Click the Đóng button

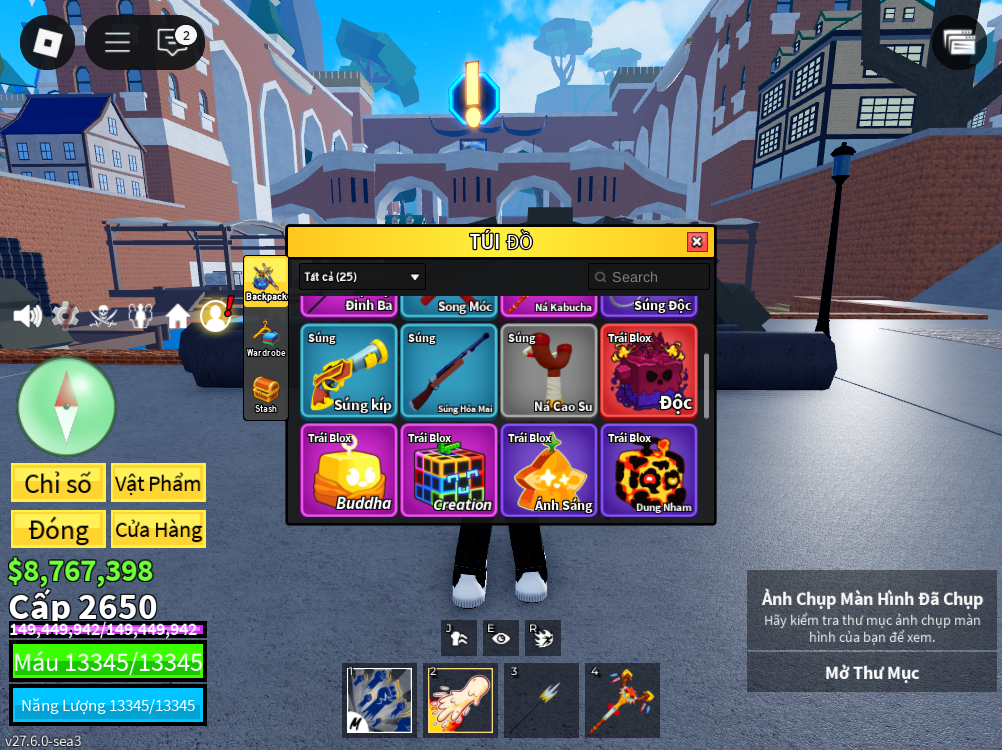click(x=58, y=529)
